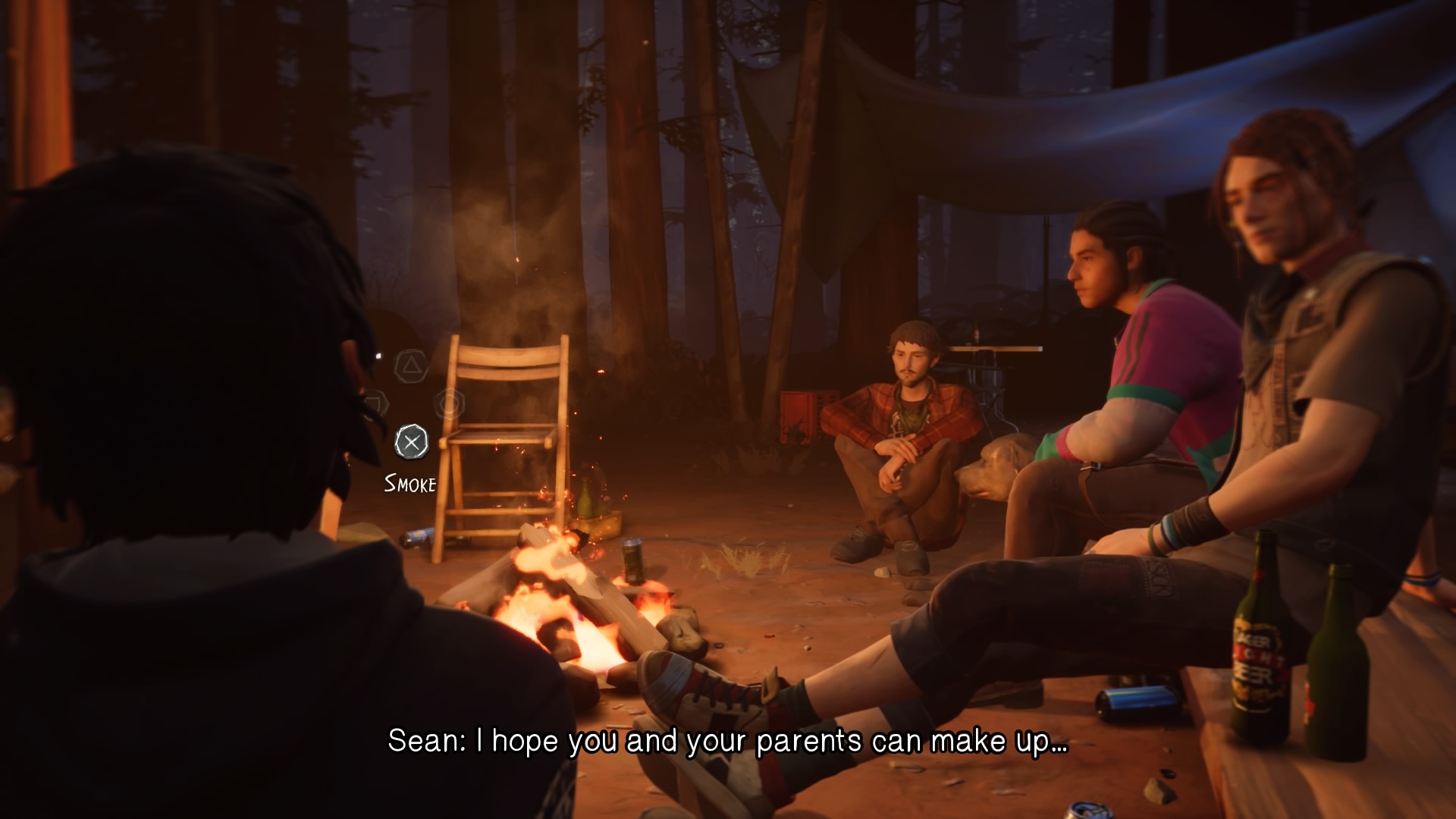Choose the Smoke action option
The image size is (1456, 819).
411,443
